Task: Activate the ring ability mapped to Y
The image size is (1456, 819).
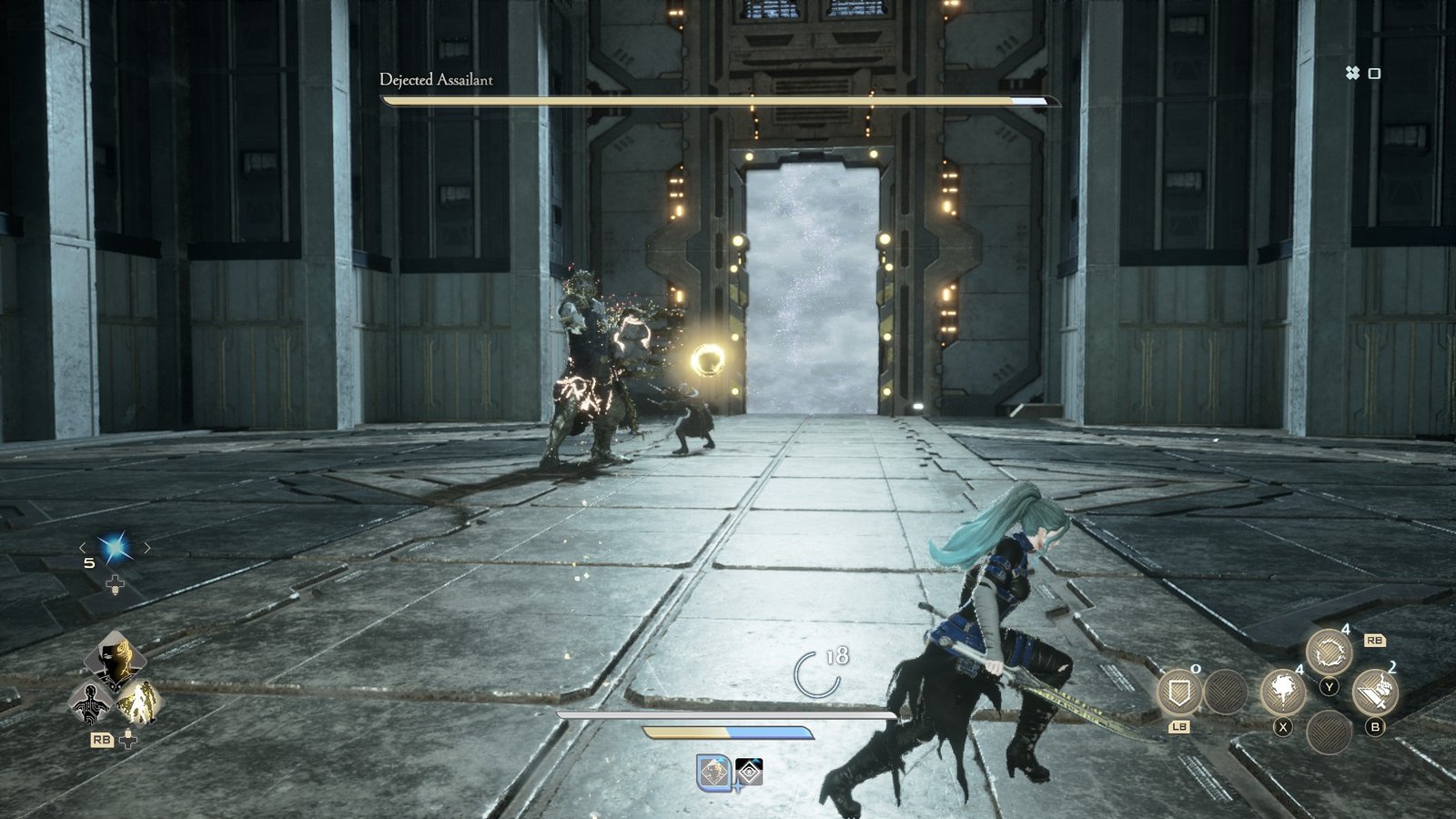Action: (1329, 652)
